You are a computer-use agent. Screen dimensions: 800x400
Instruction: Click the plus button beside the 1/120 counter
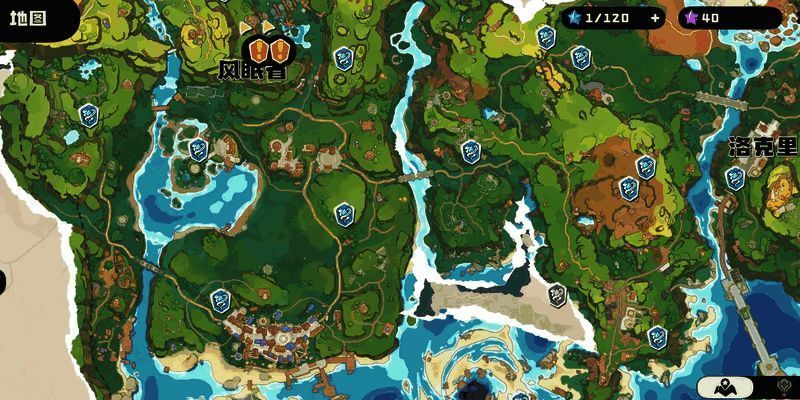[x=655, y=17]
